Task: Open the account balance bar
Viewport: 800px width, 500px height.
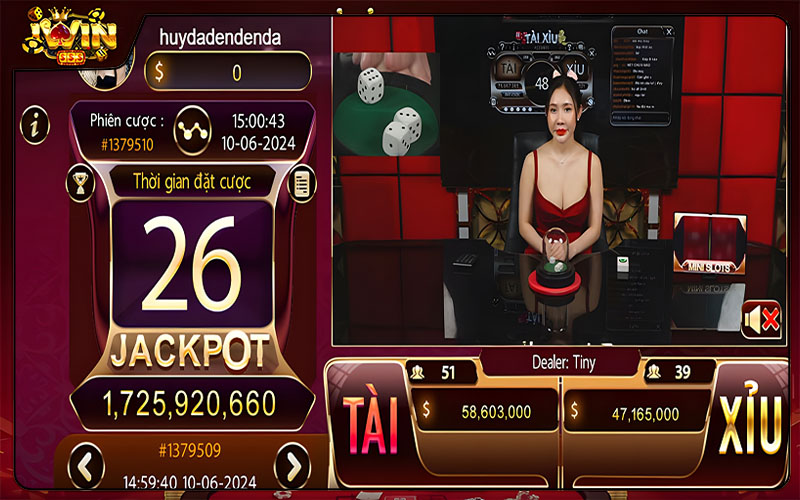Action: click(x=228, y=72)
